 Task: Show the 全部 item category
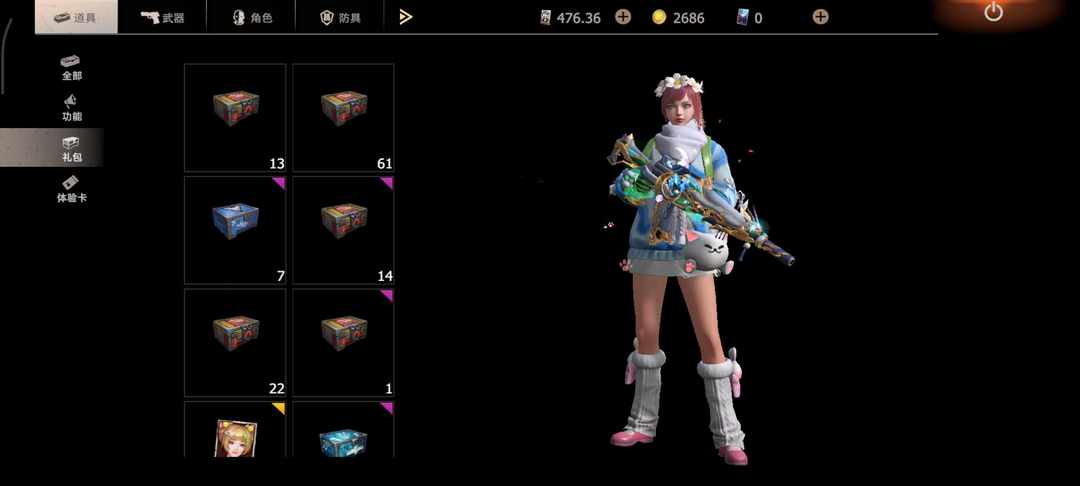tap(71, 67)
